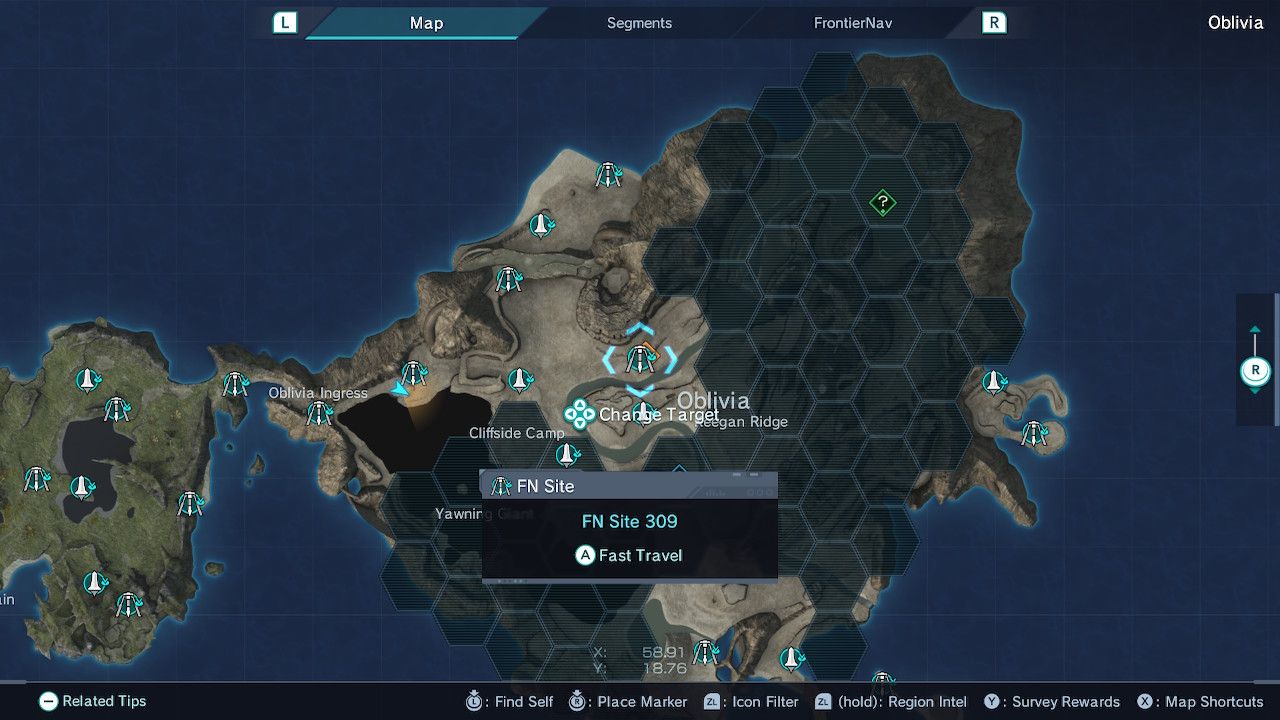The height and width of the screenshot is (720, 1280).
Task: Choose the Place Marker option
Action: (x=629, y=702)
